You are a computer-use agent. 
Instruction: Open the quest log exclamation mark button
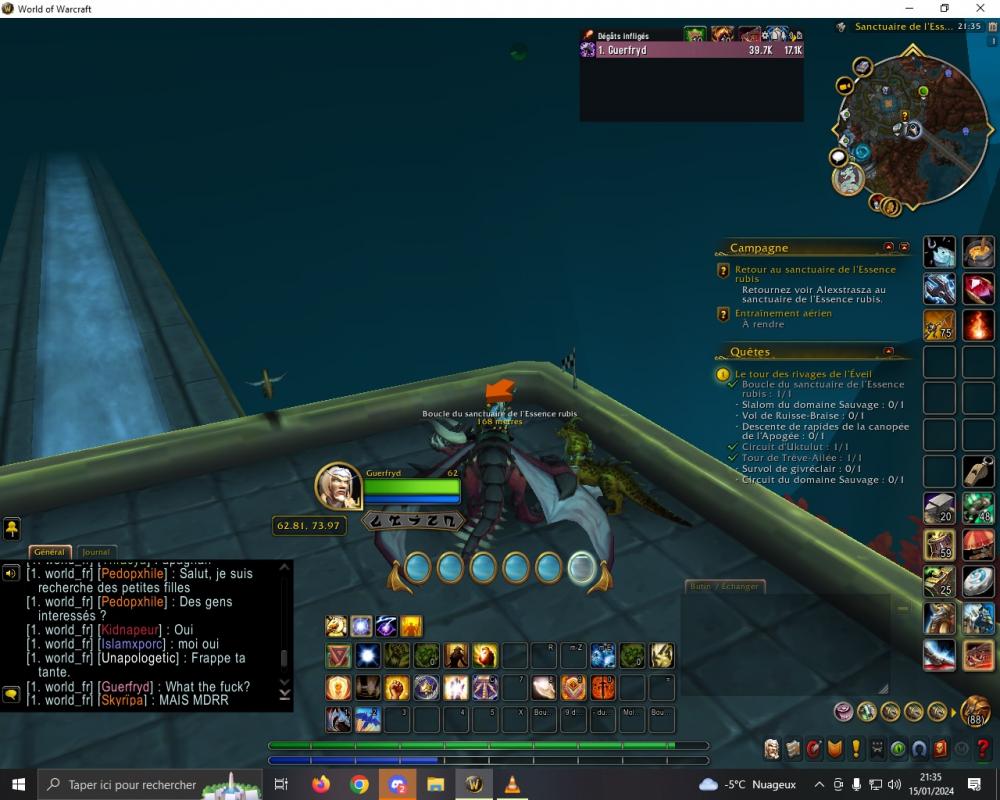[856, 748]
